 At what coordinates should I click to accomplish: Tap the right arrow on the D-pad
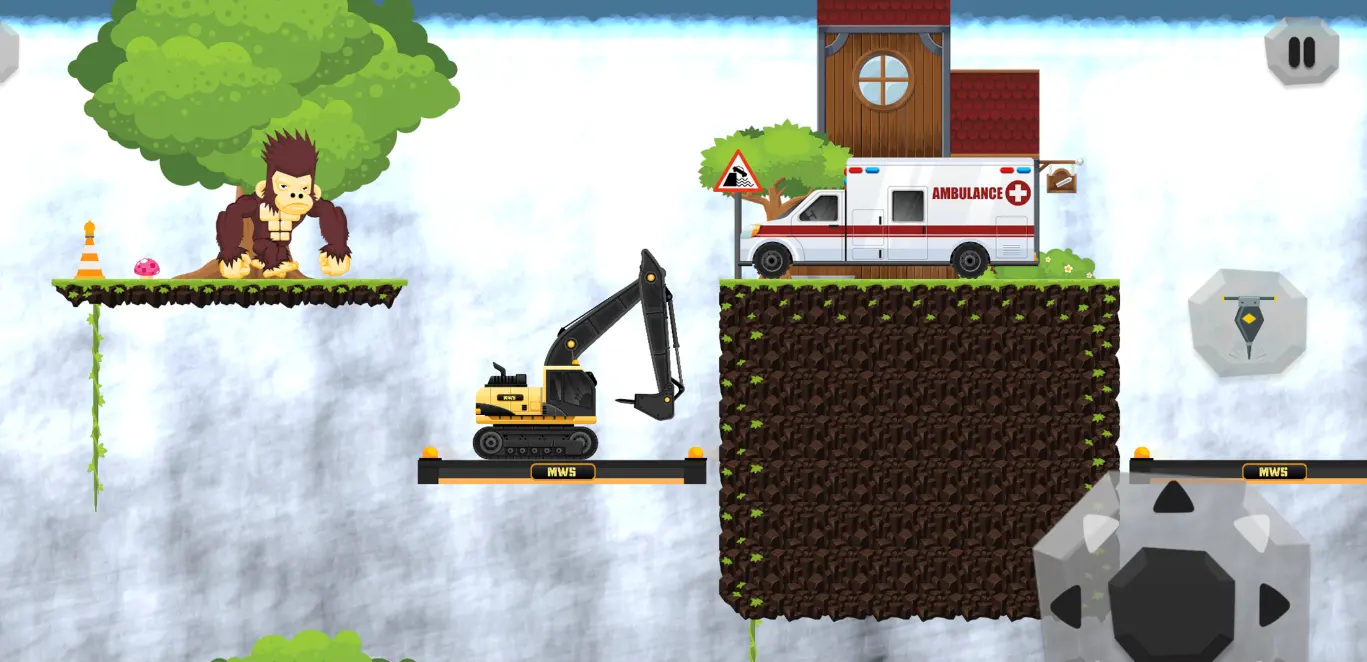(1273, 605)
